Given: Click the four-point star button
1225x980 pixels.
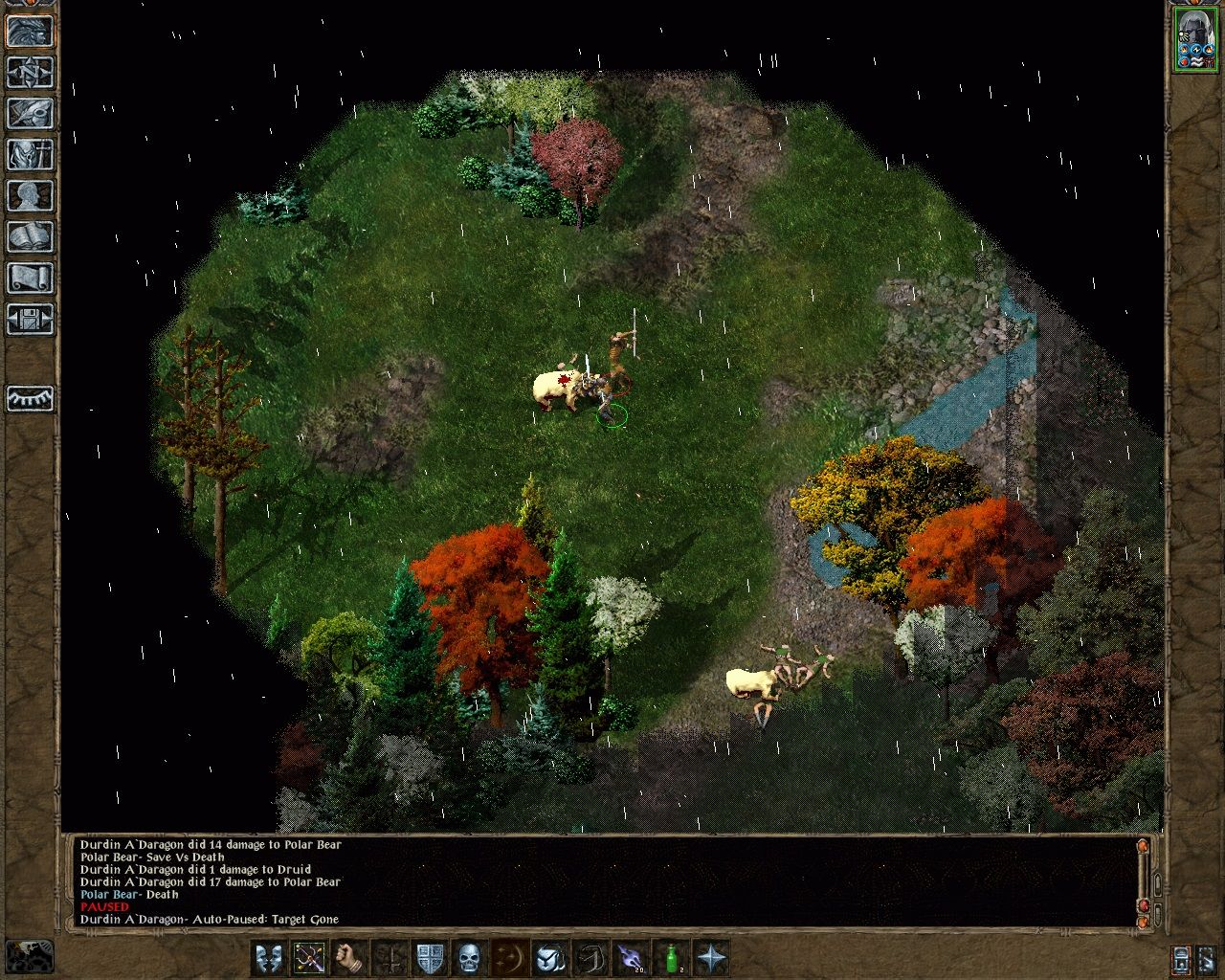Looking at the screenshot, I should tap(711, 957).
